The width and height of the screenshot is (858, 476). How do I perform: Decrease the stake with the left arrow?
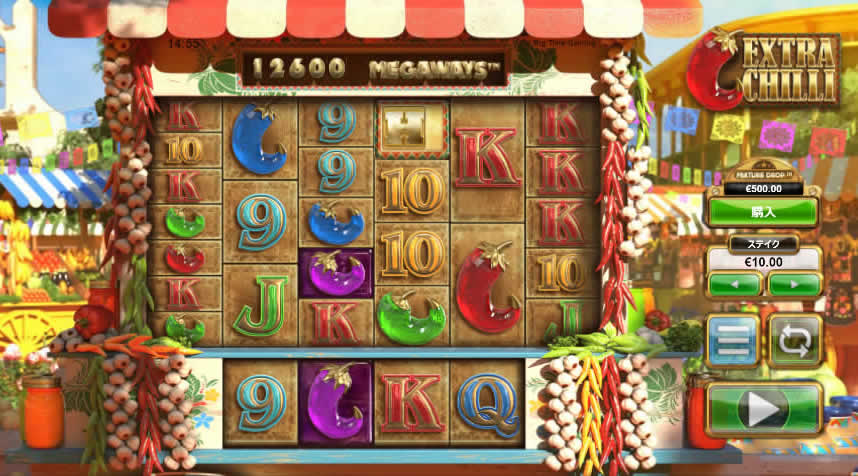(735, 284)
